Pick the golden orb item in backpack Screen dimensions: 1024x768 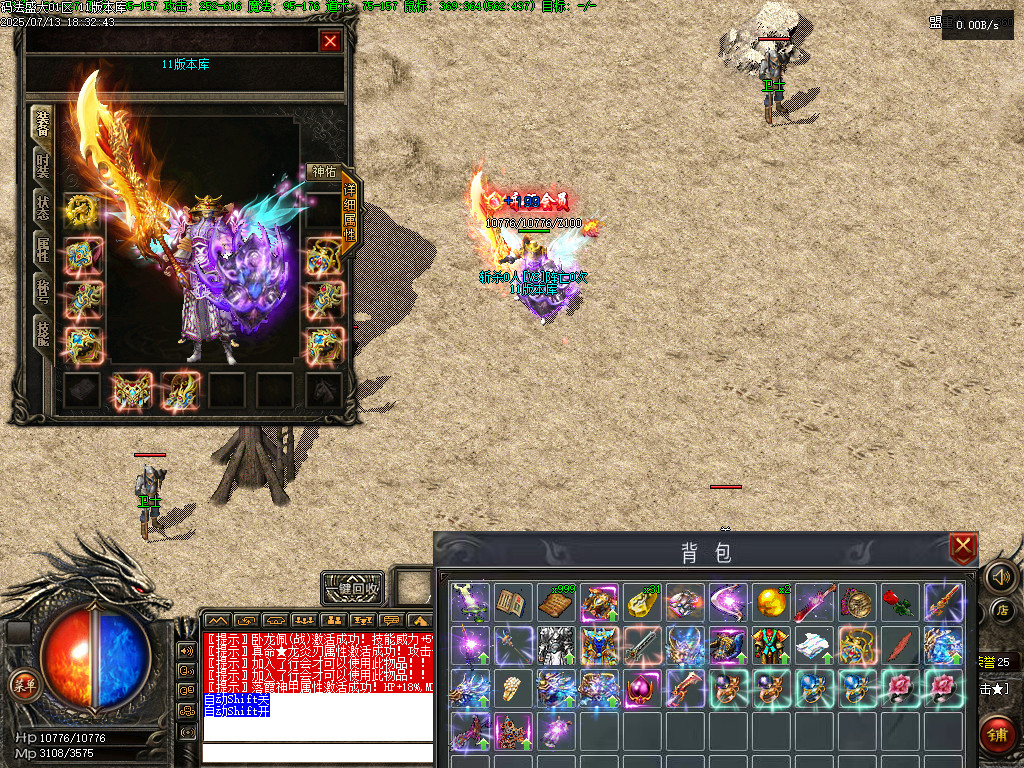(x=770, y=602)
